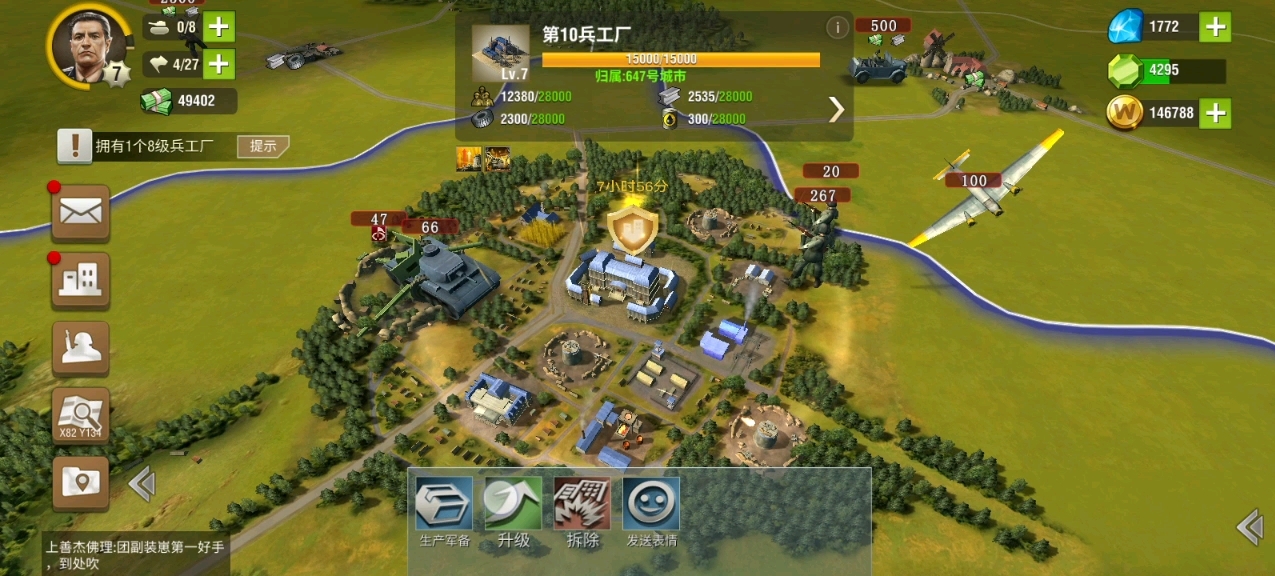Expand factory details with the right arrow
1275x576 pixels.
pyautogui.click(x=836, y=109)
